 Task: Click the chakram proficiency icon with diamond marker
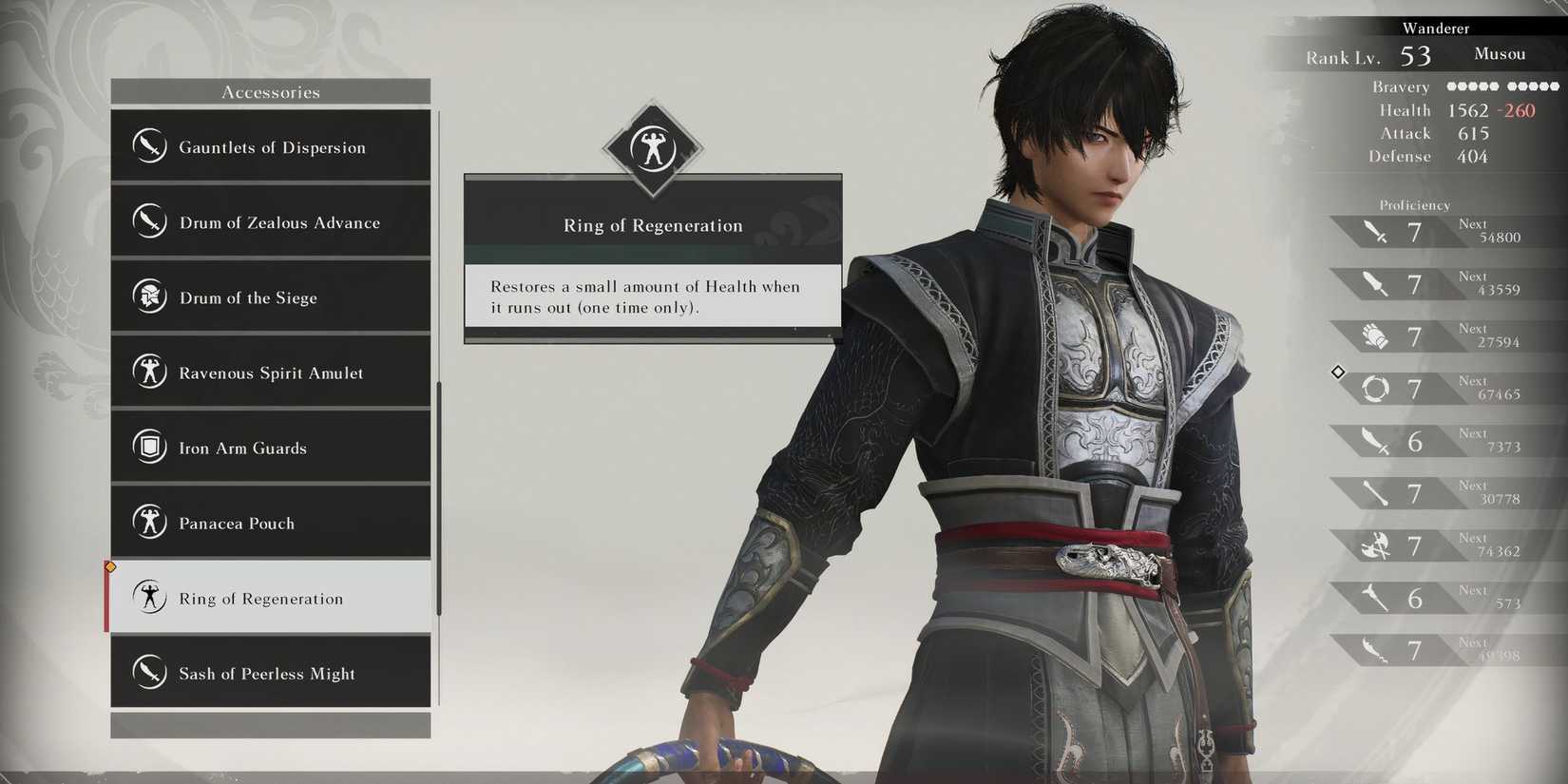coord(1374,388)
